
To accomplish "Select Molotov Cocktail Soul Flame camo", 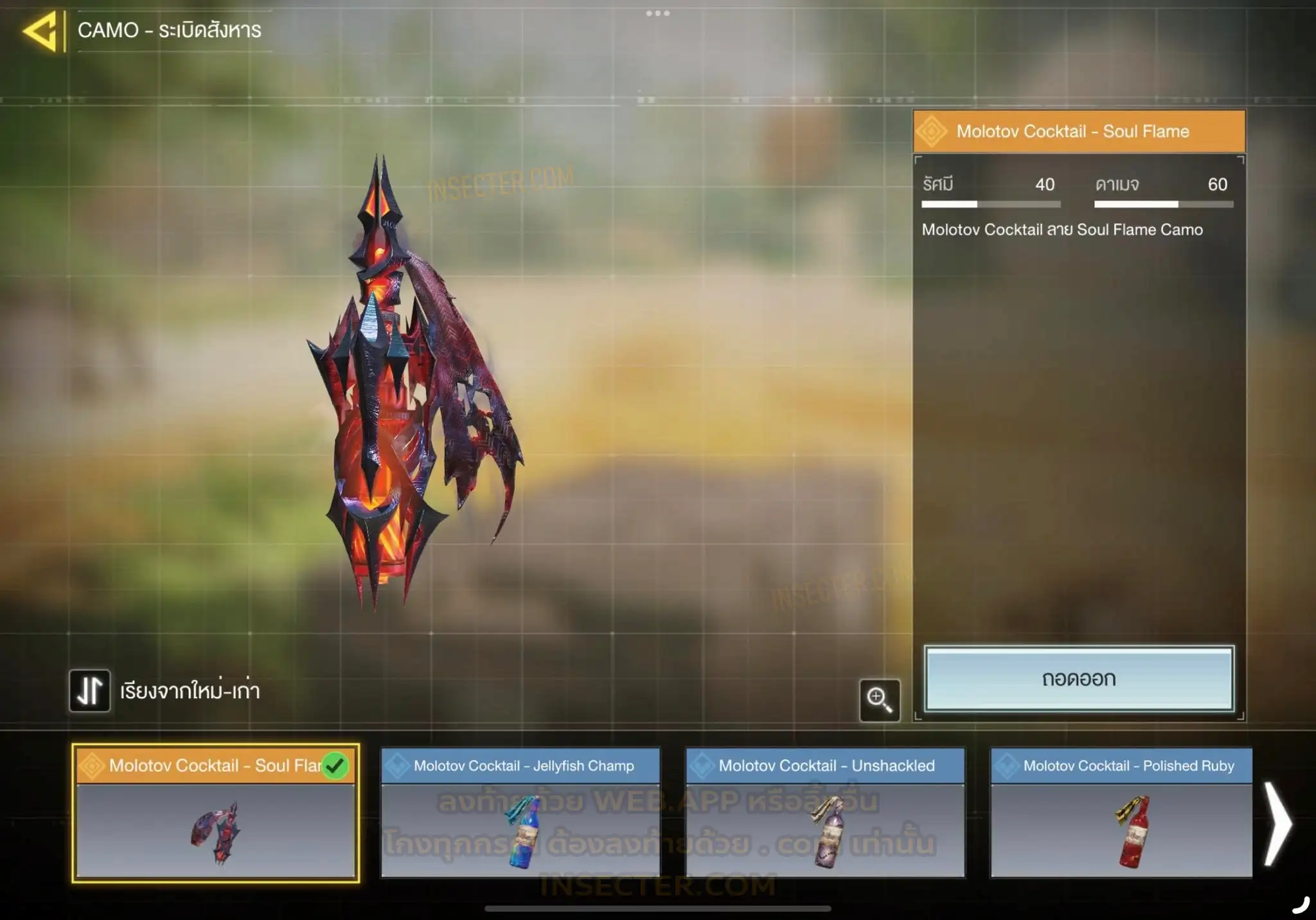I will [x=215, y=813].
